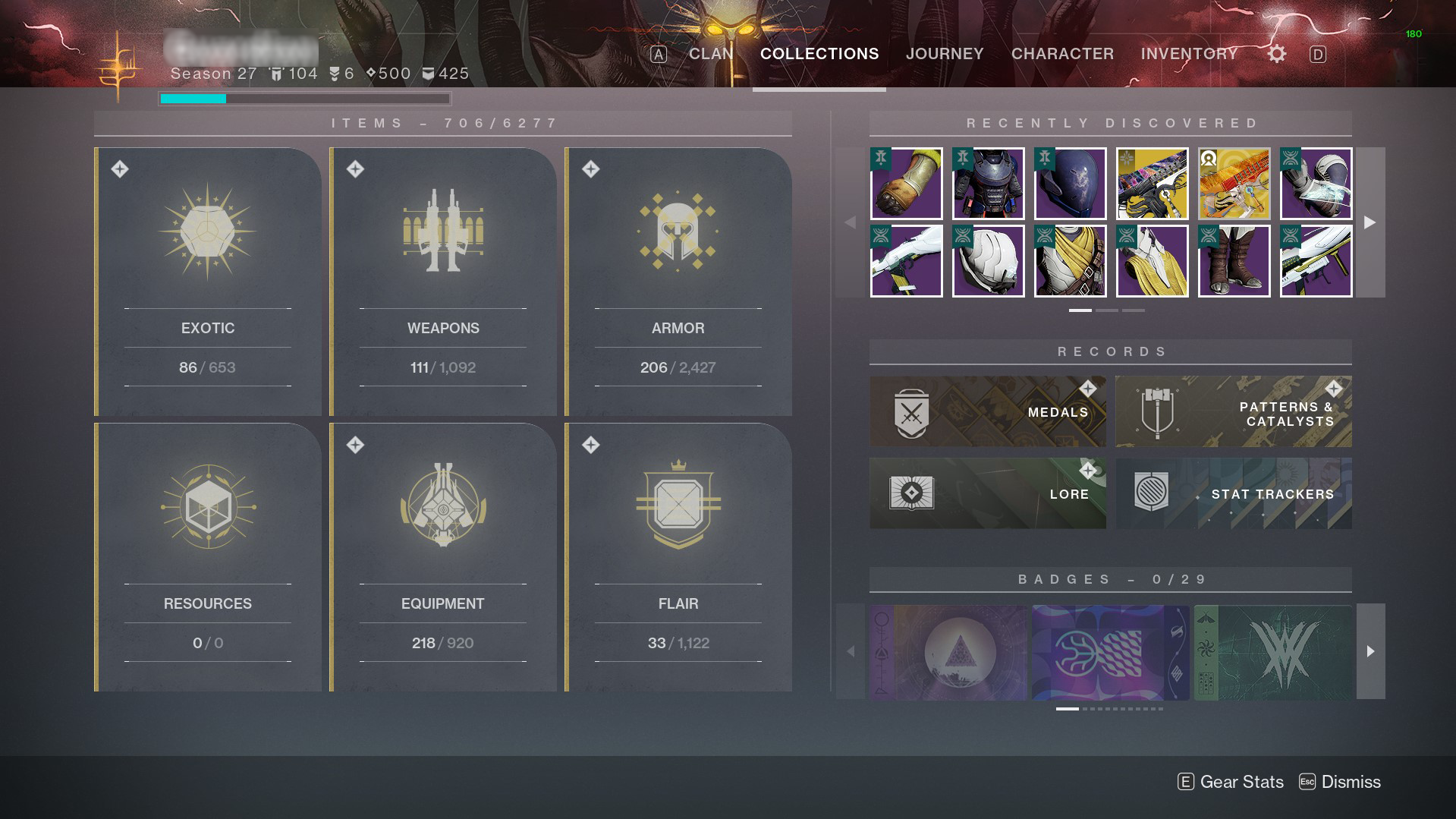This screenshot has width=1456, height=819.
Task: Open the Lore records
Action: point(987,493)
